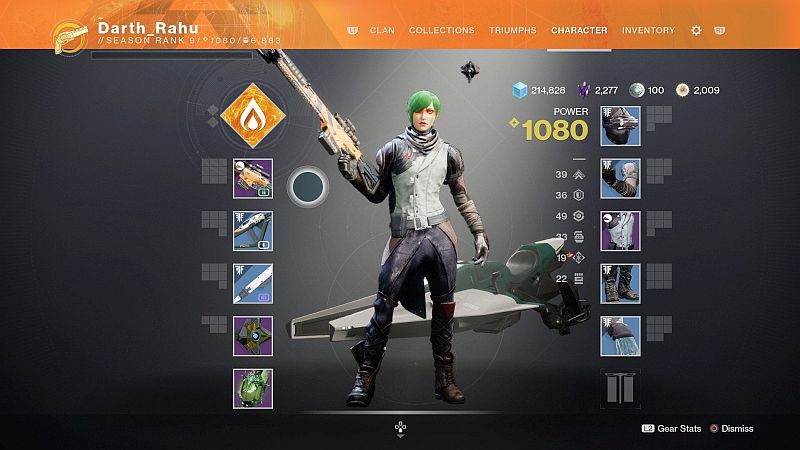Screen dimensions: 800x450
Task: Open the Ghost shell slot
Action: click(x=253, y=336)
